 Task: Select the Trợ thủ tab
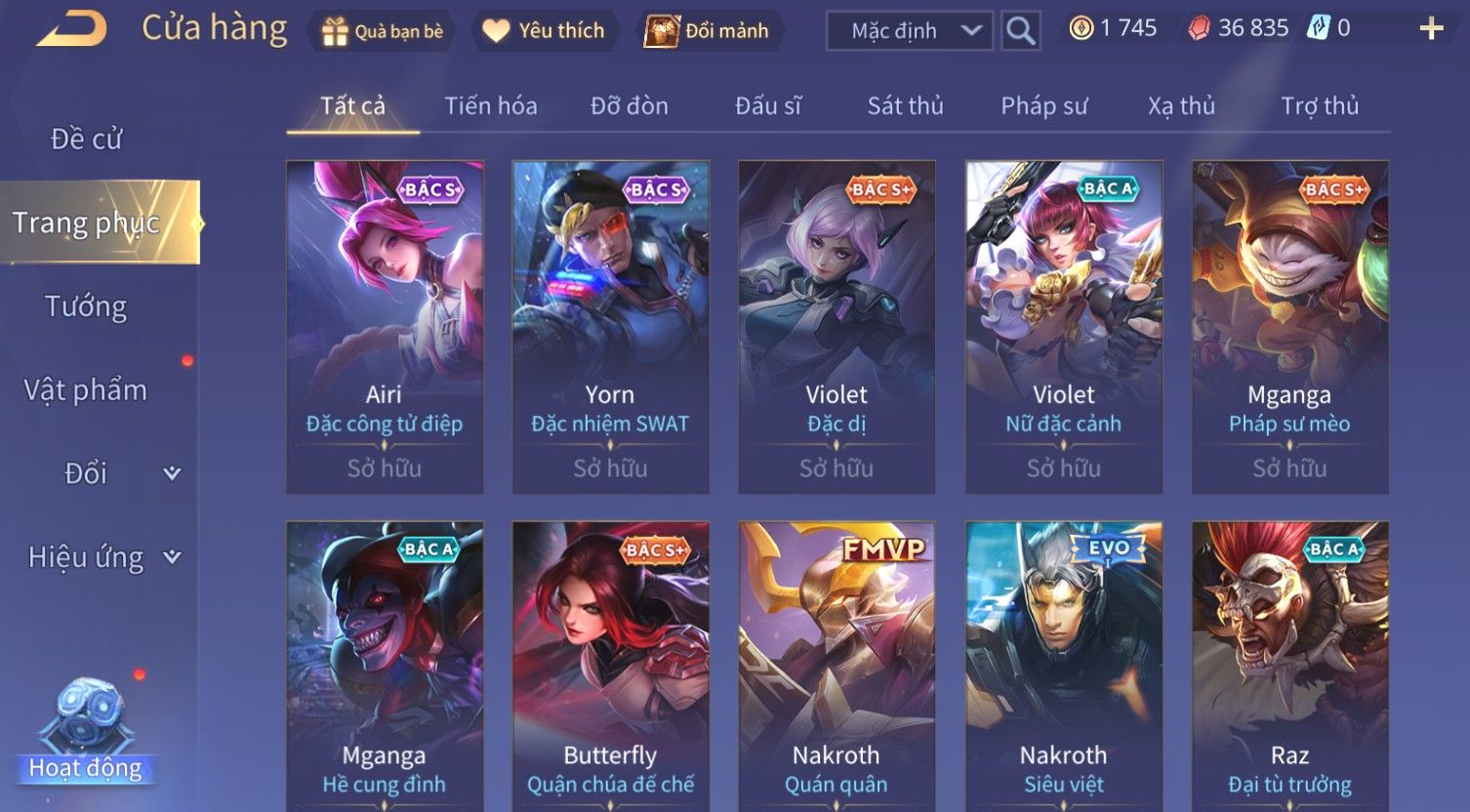coord(1319,106)
